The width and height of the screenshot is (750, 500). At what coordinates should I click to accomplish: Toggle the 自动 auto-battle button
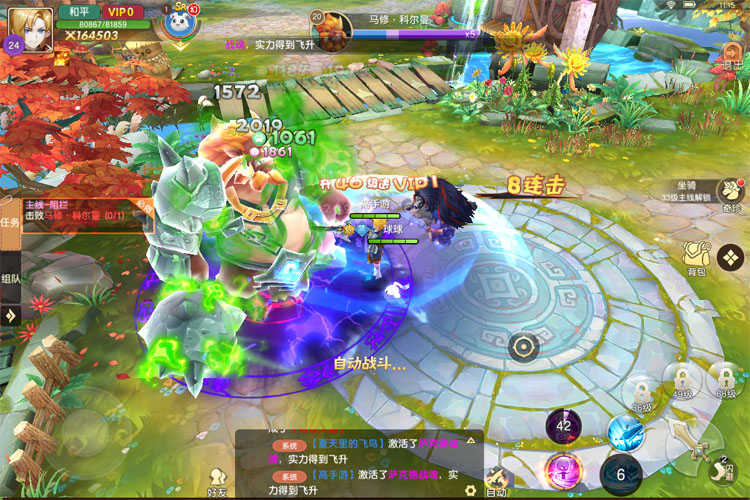point(496,482)
